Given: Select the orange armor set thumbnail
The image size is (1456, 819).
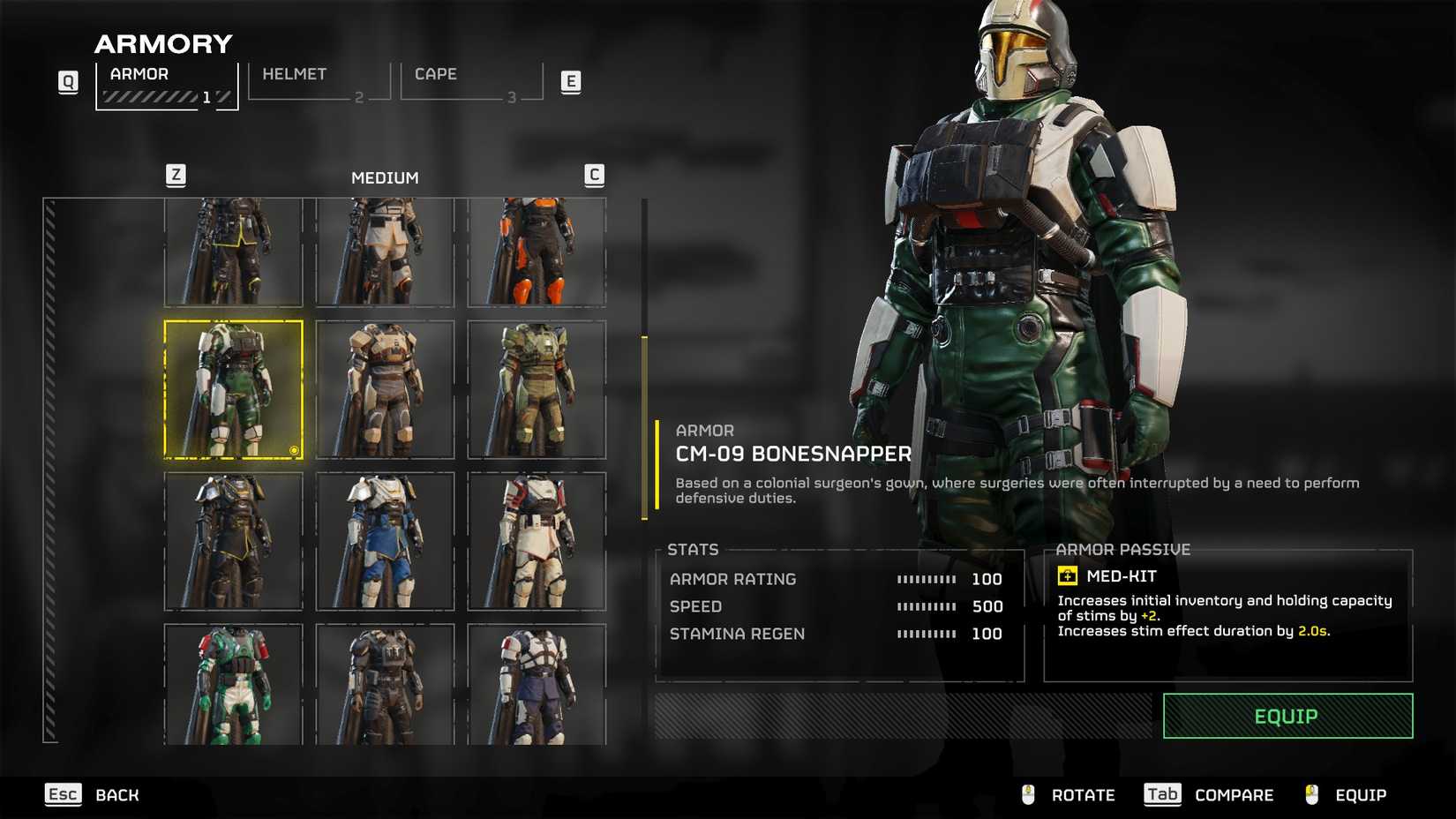Looking at the screenshot, I should (x=537, y=252).
